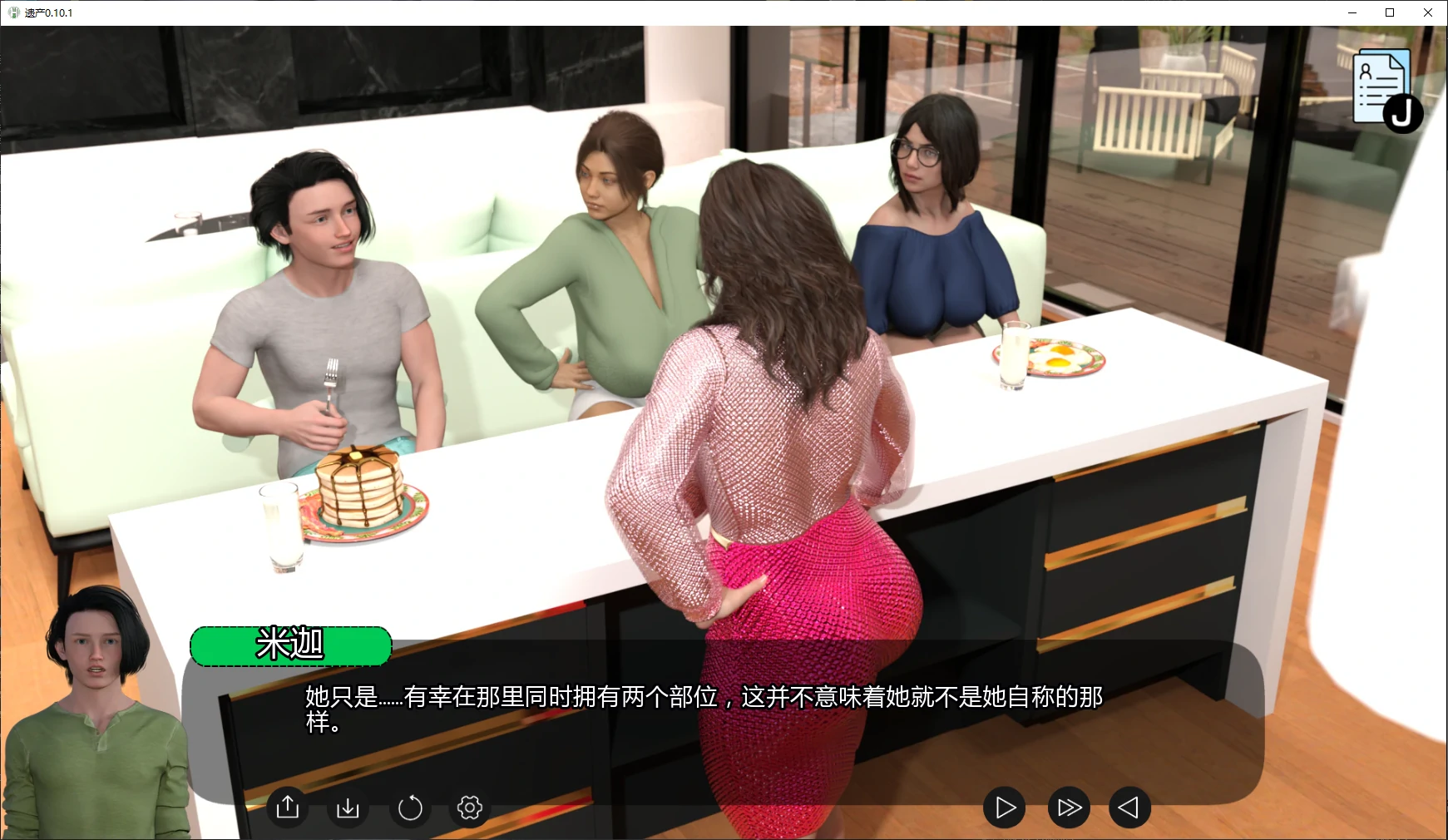Toggle auto-play with the play triangle button

click(x=1005, y=806)
